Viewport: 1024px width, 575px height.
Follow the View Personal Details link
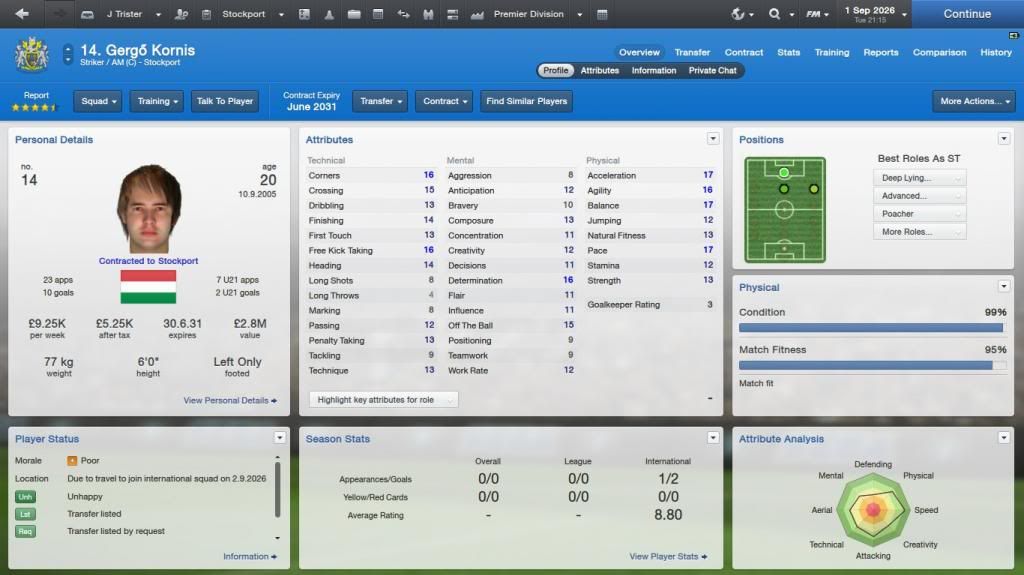(x=230, y=400)
